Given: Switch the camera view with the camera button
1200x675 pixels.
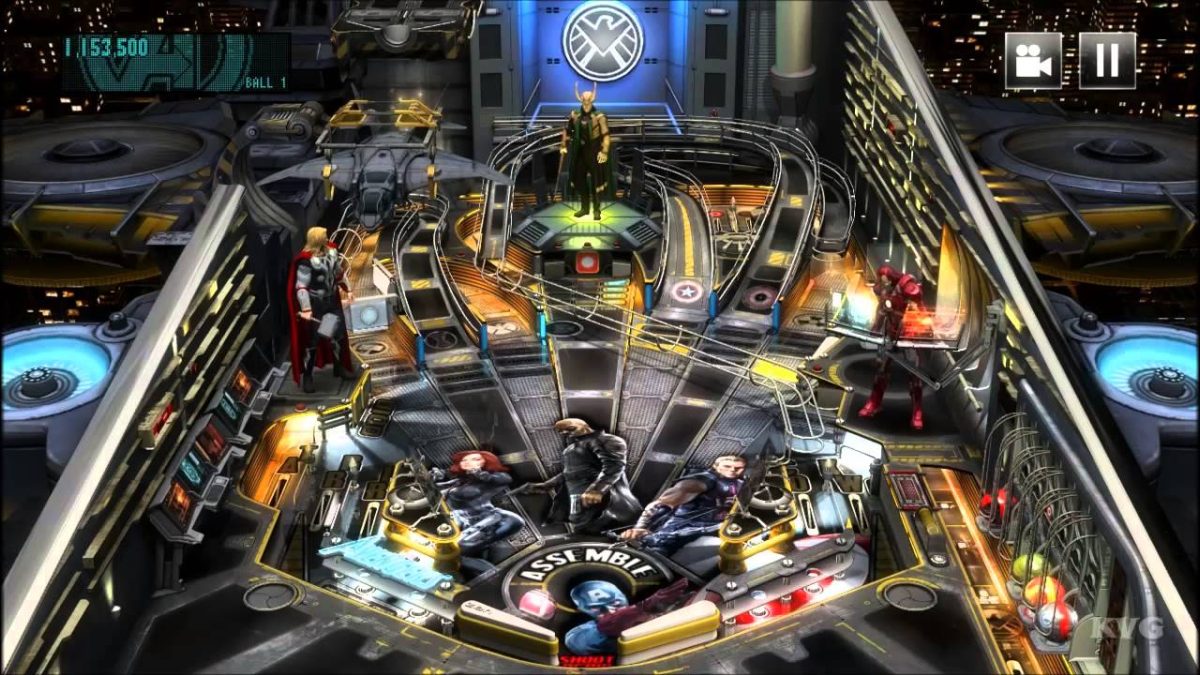Looking at the screenshot, I should 1033,61.
